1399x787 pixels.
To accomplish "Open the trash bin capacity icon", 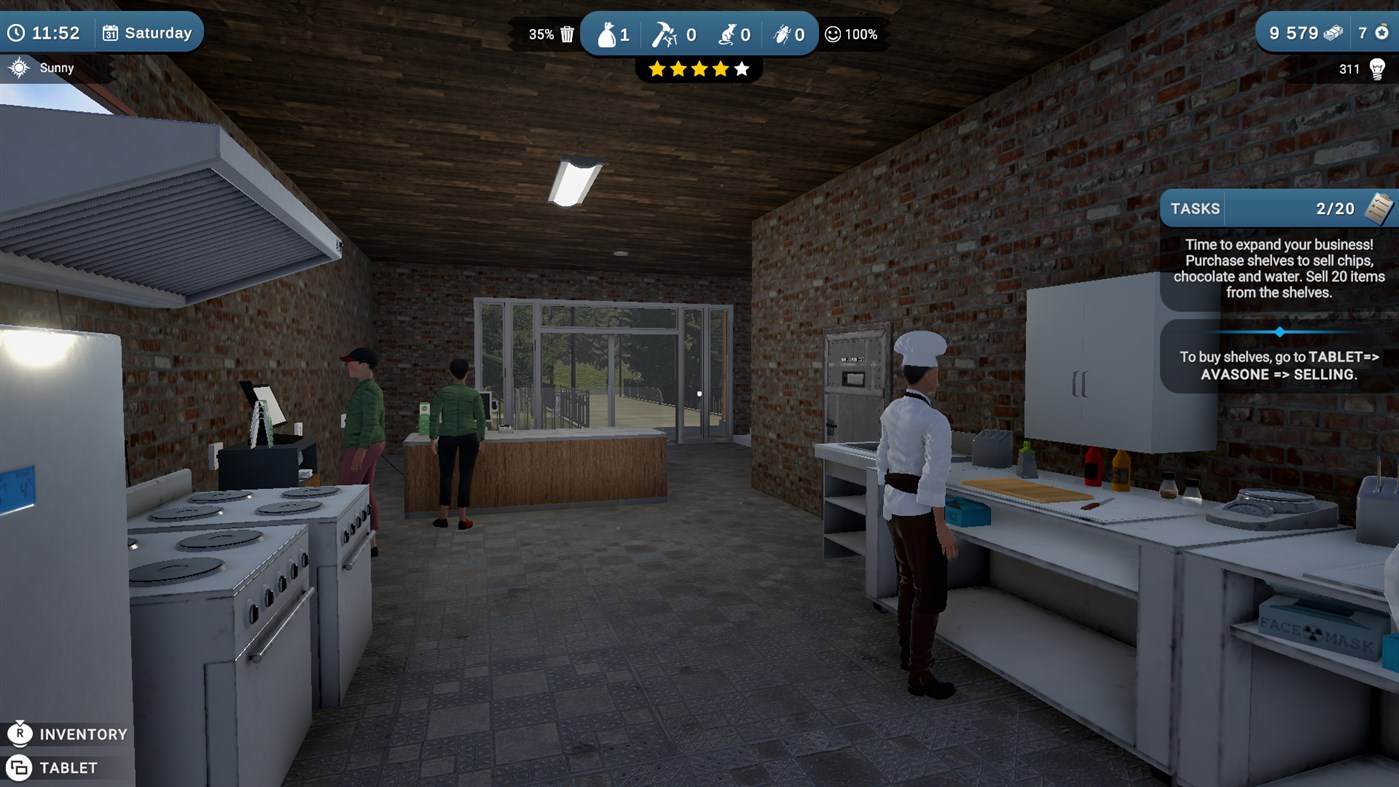I will (x=566, y=33).
